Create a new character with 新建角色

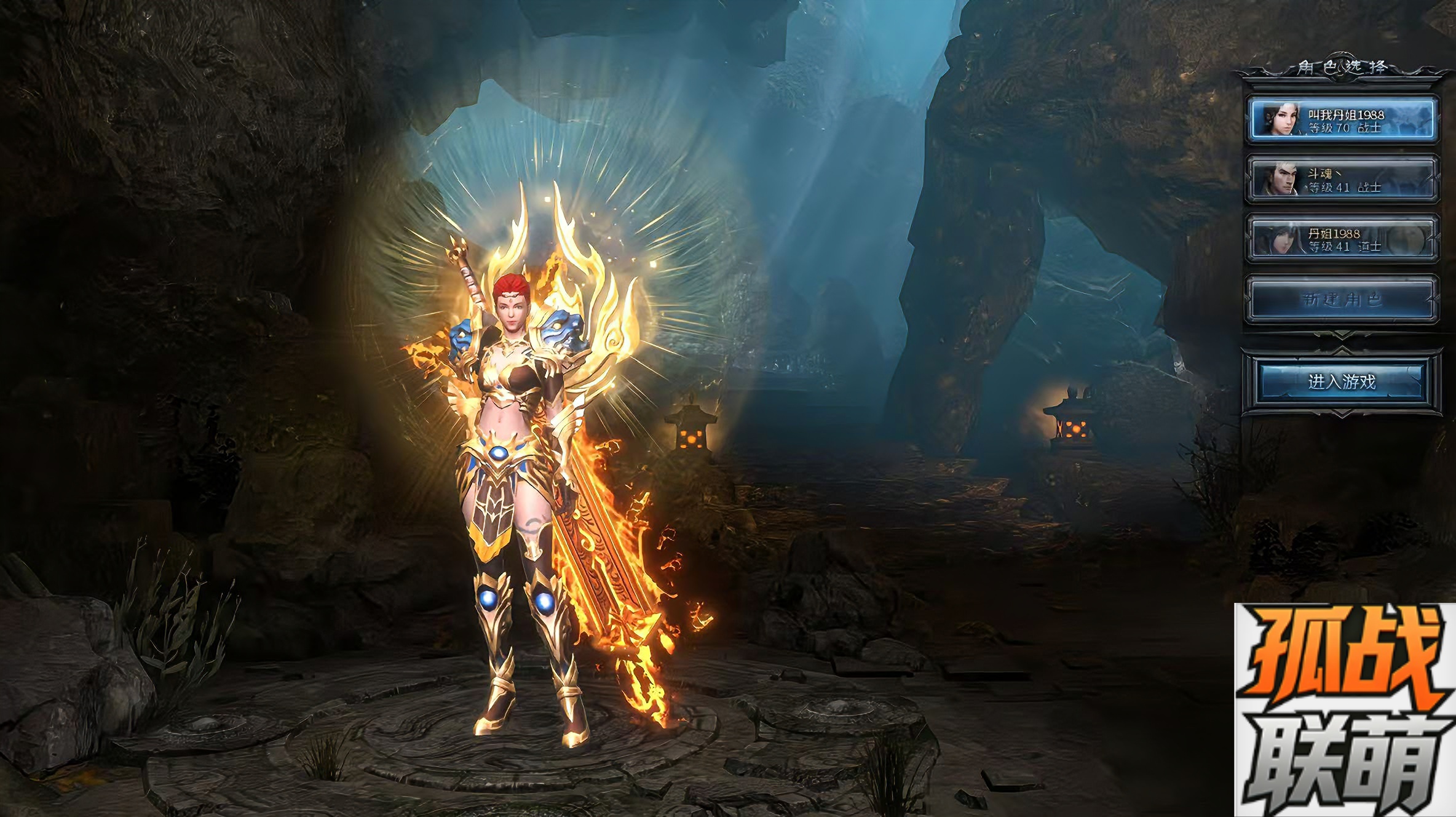coord(1342,300)
